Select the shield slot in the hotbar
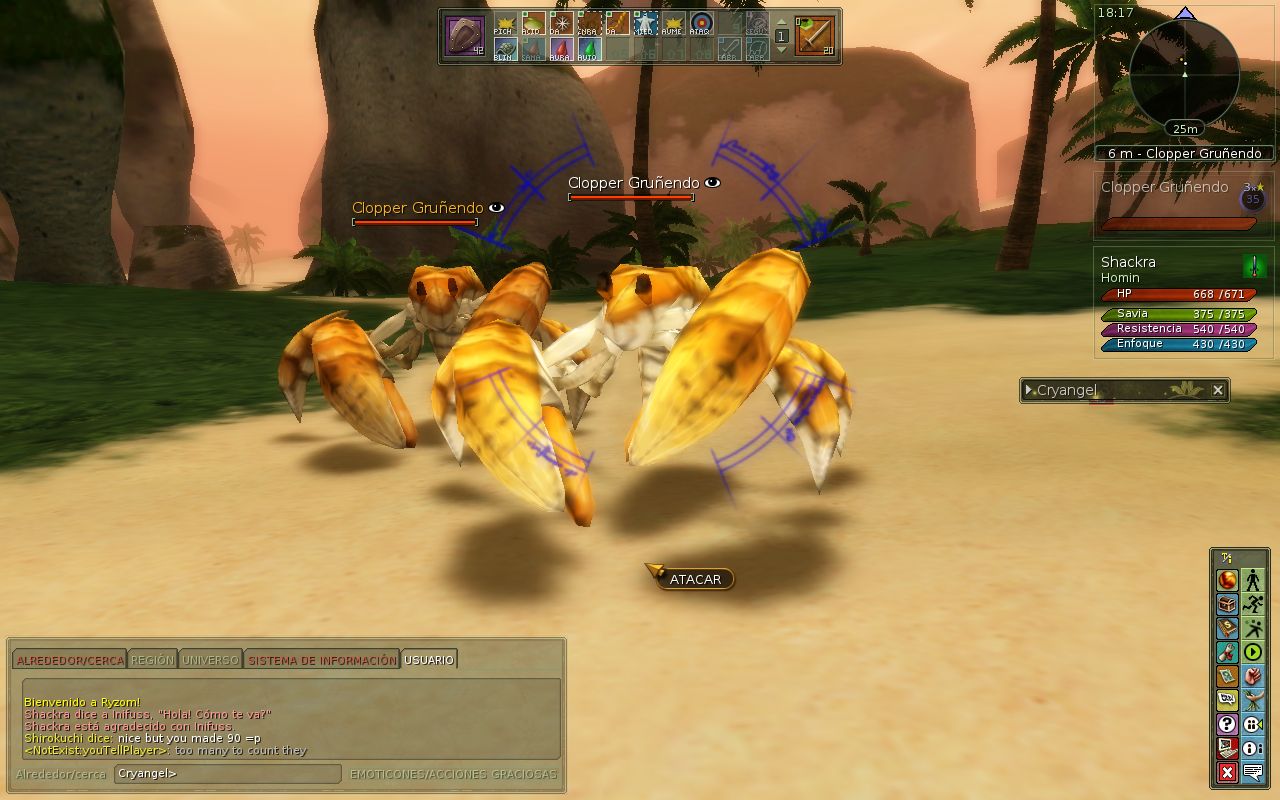1280x800 pixels. point(464,36)
